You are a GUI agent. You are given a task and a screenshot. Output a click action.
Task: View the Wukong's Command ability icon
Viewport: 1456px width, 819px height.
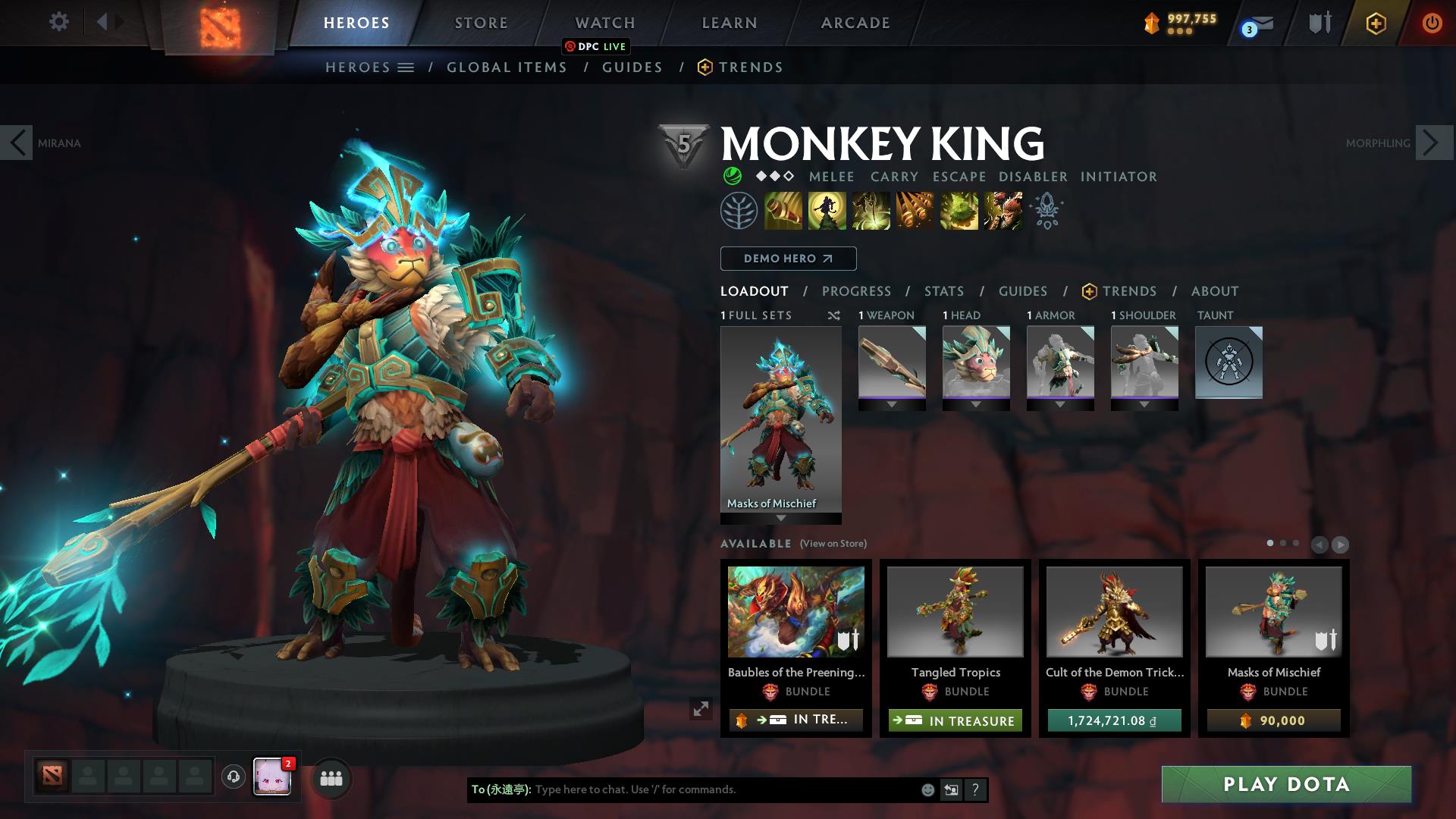1003,210
